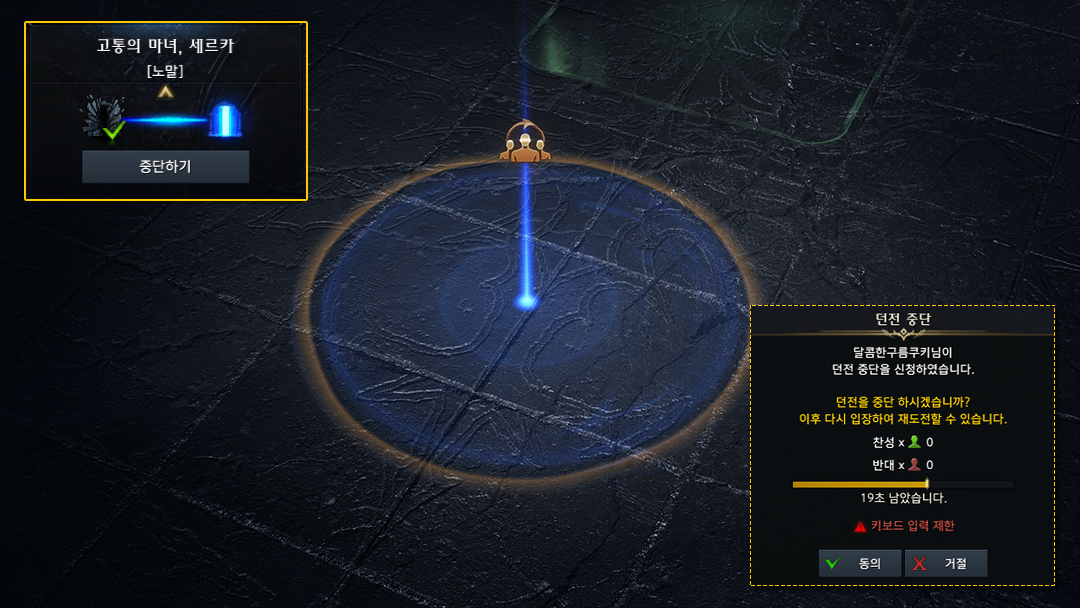This screenshot has height=608, width=1080.
Task: Select the completed stage icon with green check
Action: pos(103,119)
